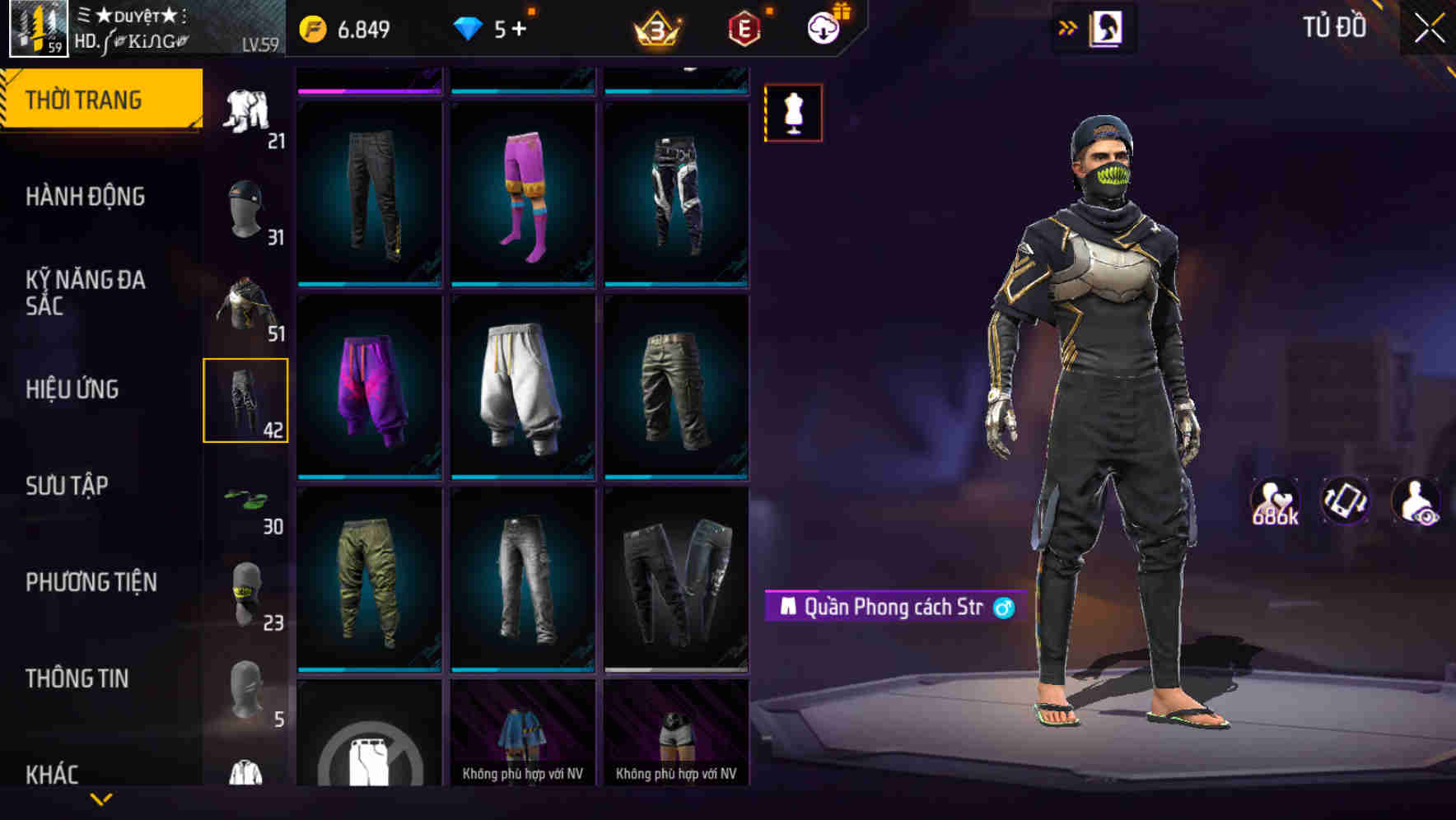Click the gold coin balance icon

coord(314,28)
